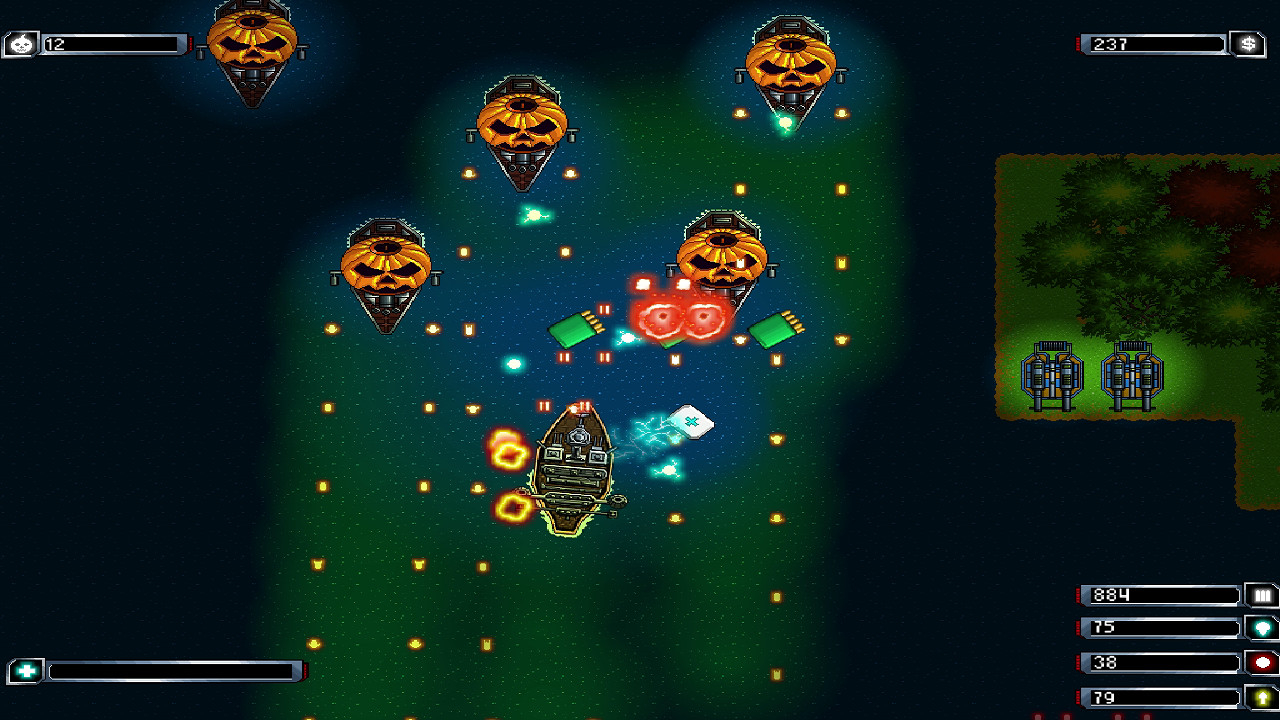The width and height of the screenshot is (1280, 720).
Task: Select the dollar money icon
Action: 1249,44
